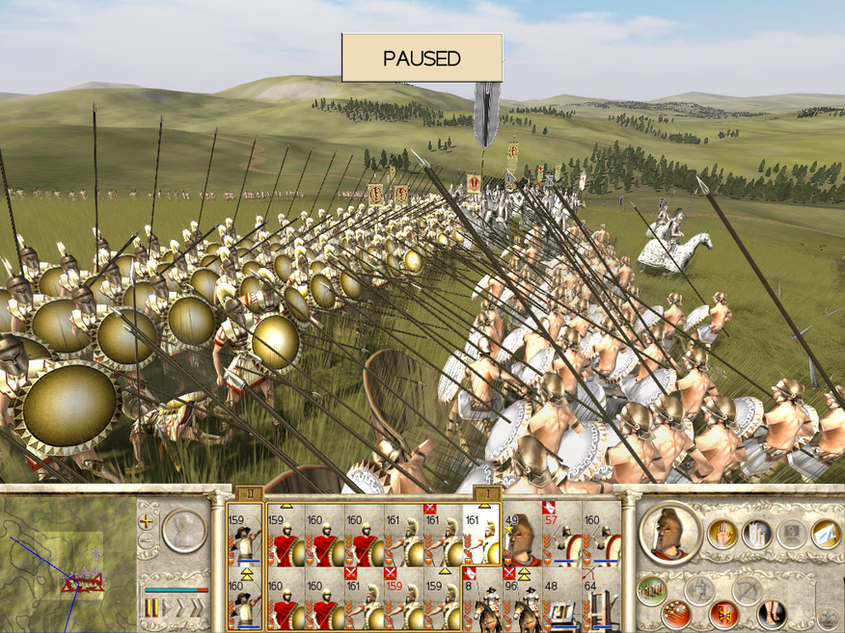Toggle the pause battle speed button
This screenshot has height=633, width=845.
click(152, 607)
